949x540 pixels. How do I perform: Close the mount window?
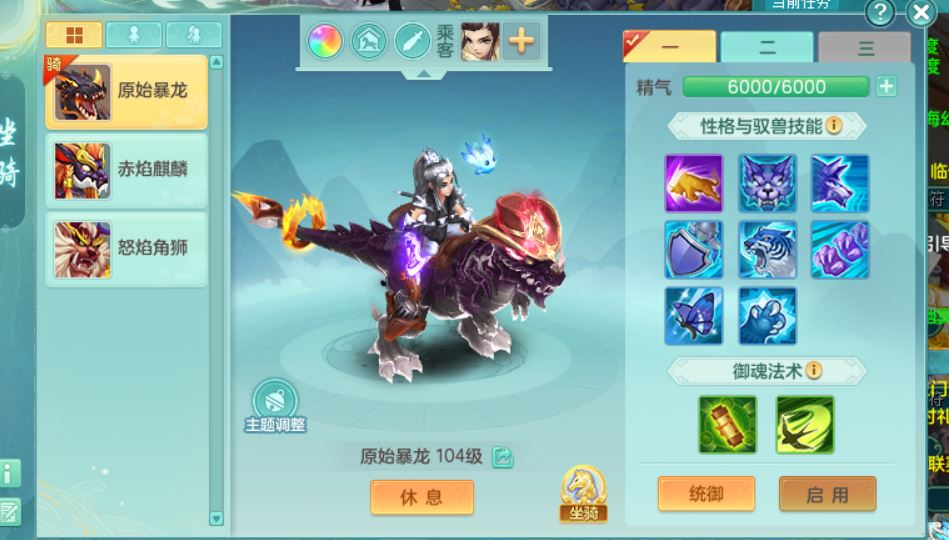coord(920,13)
